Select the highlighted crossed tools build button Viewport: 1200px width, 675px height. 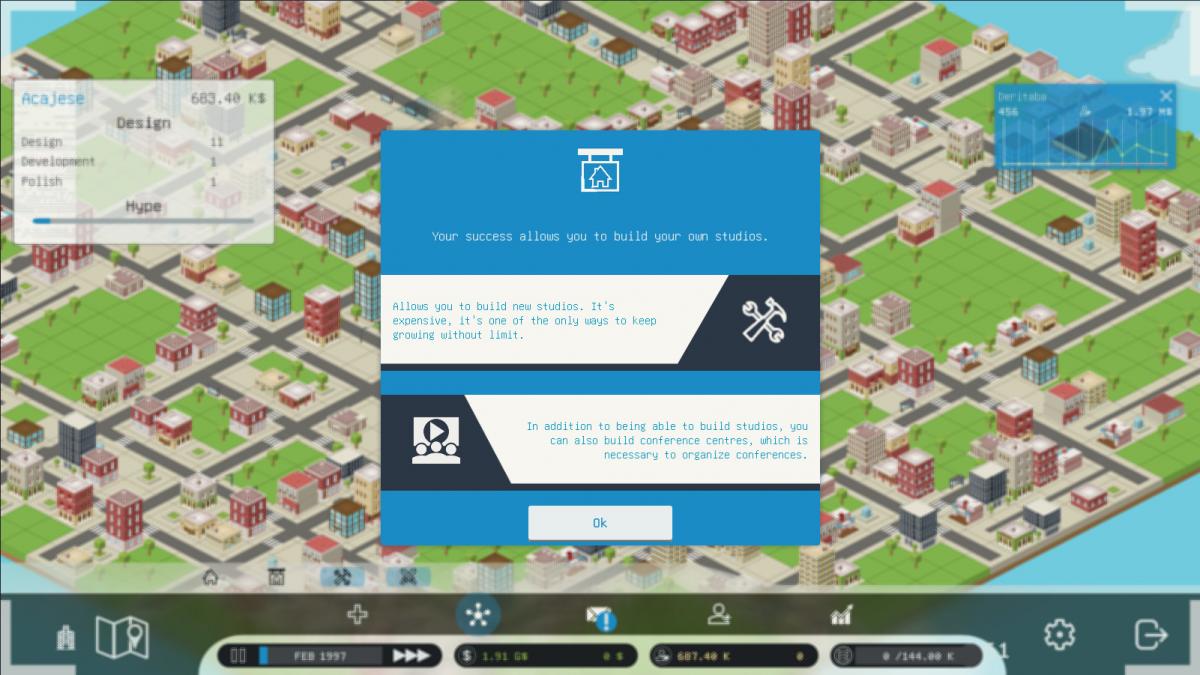pos(342,577)
